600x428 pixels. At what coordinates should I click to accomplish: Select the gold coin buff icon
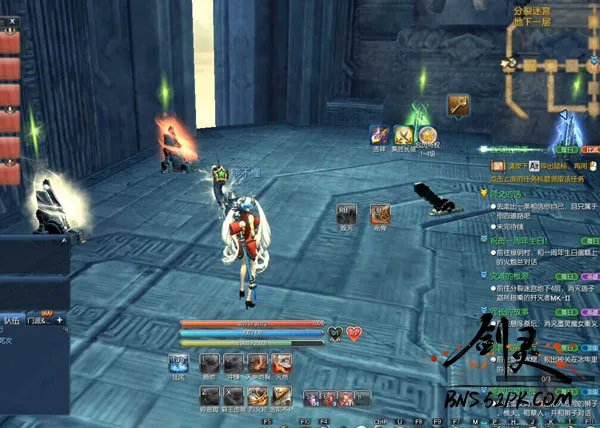point(428,134)
